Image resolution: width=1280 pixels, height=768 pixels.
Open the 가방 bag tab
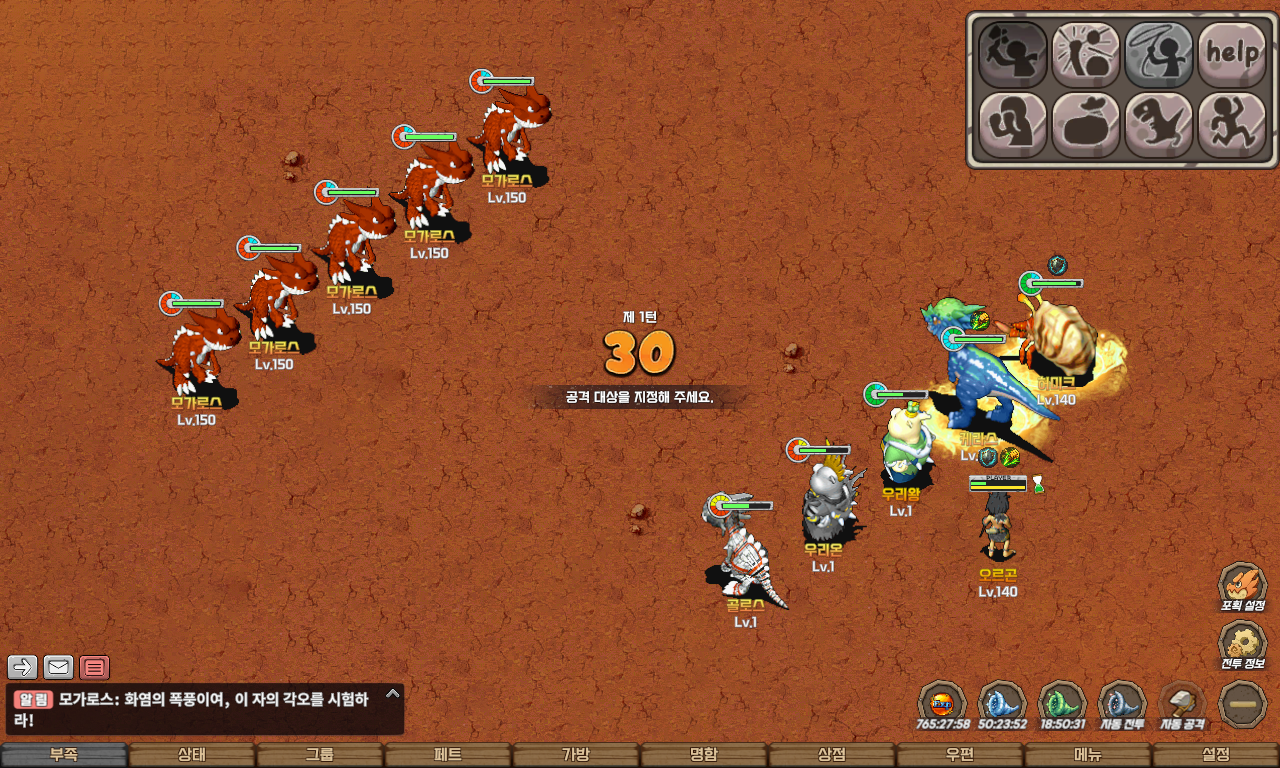coord(576,755)
